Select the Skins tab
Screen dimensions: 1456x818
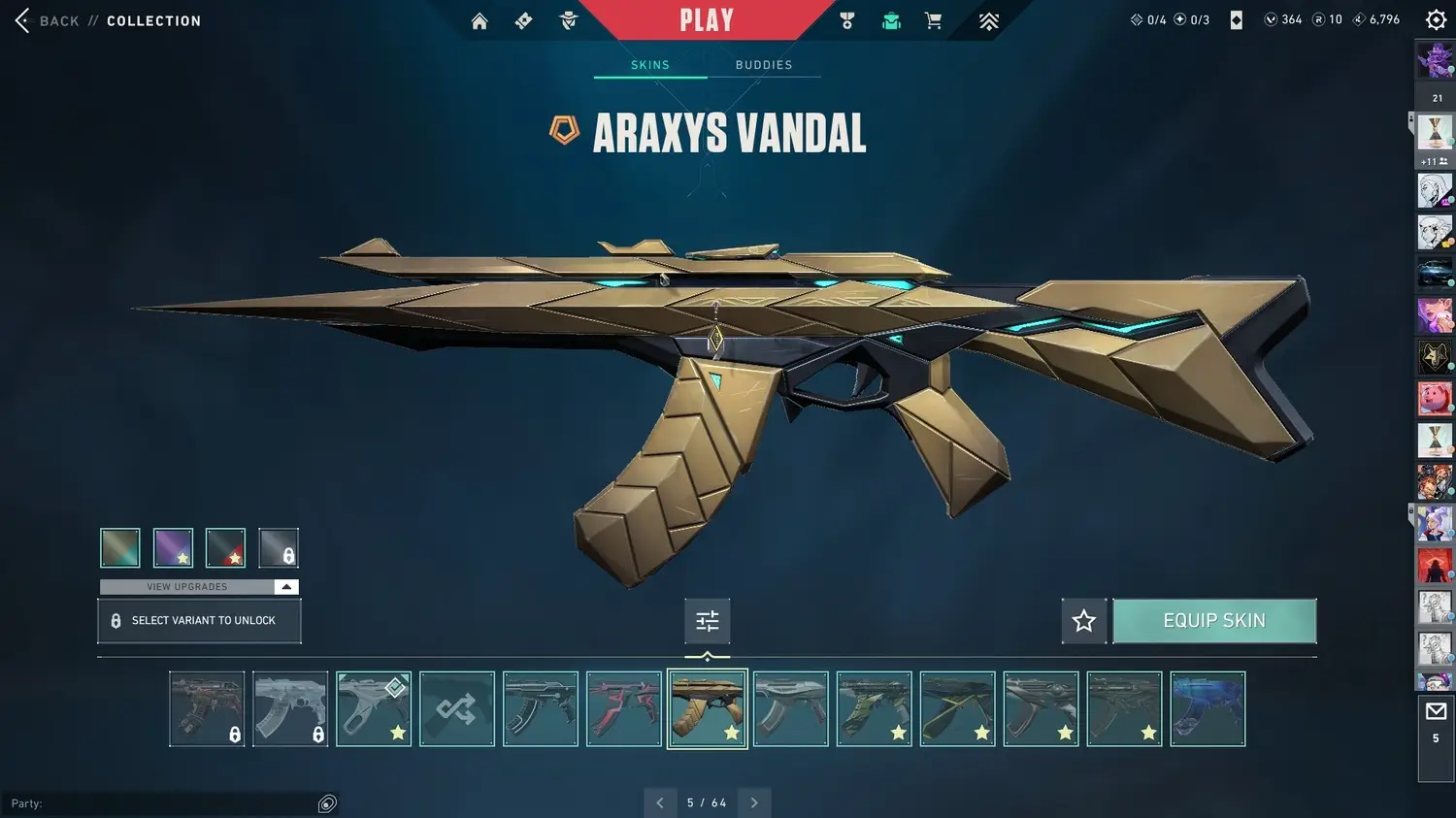click(x=650, y=65)
